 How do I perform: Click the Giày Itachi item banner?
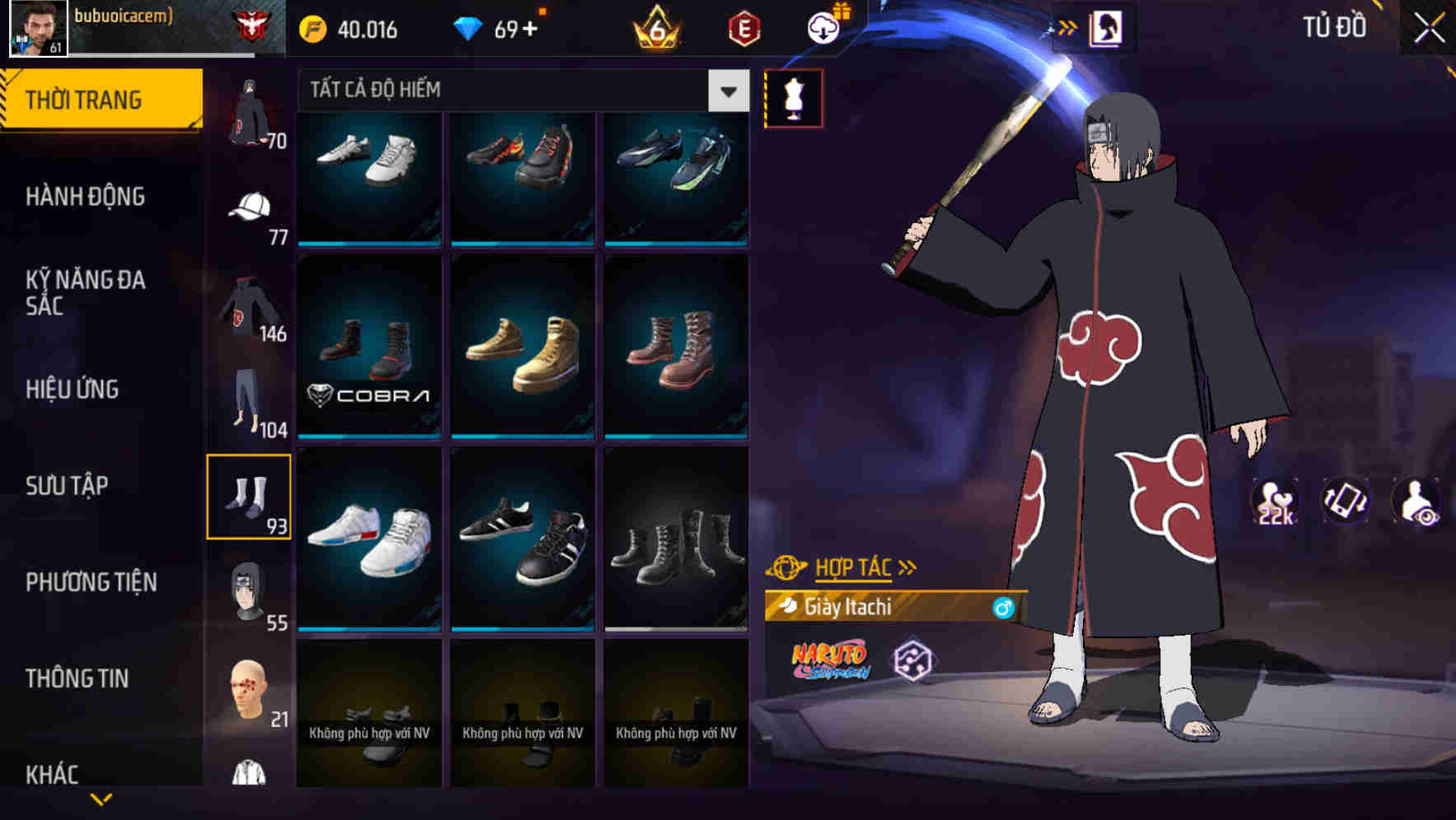coord(898,608)
